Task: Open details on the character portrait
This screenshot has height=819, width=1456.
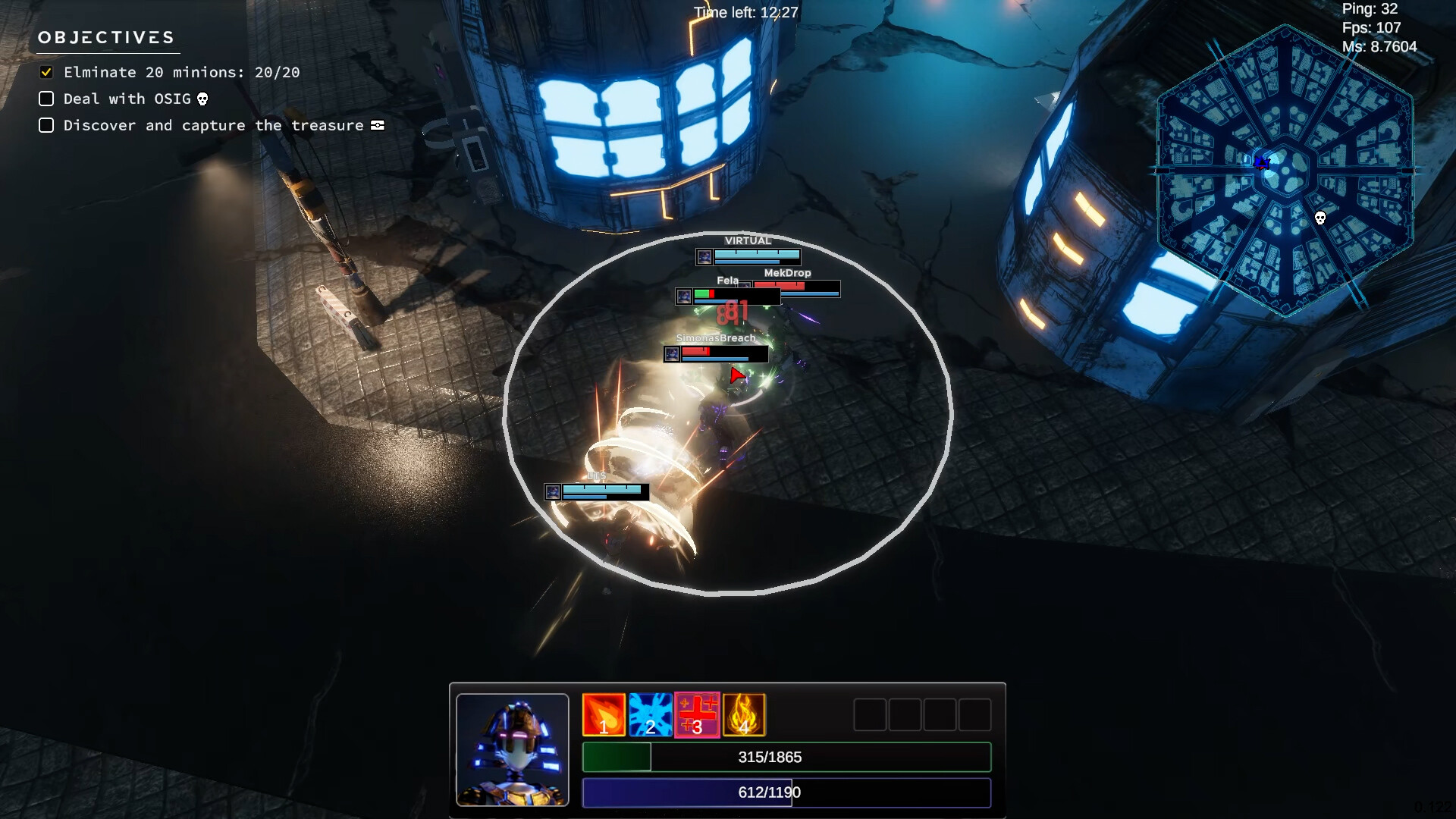Action: click(513, 749)
